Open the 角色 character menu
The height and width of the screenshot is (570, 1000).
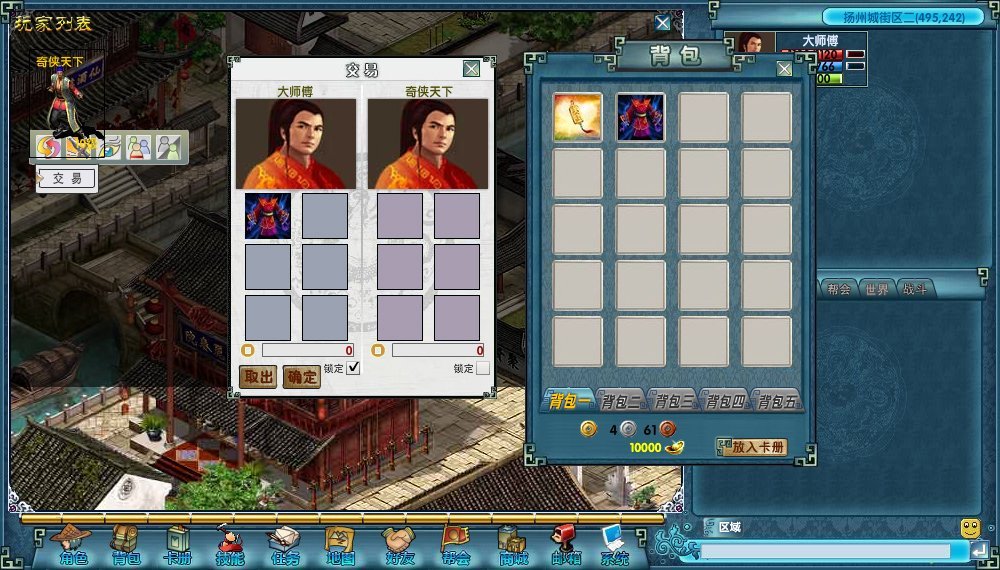tap(72, 546)
